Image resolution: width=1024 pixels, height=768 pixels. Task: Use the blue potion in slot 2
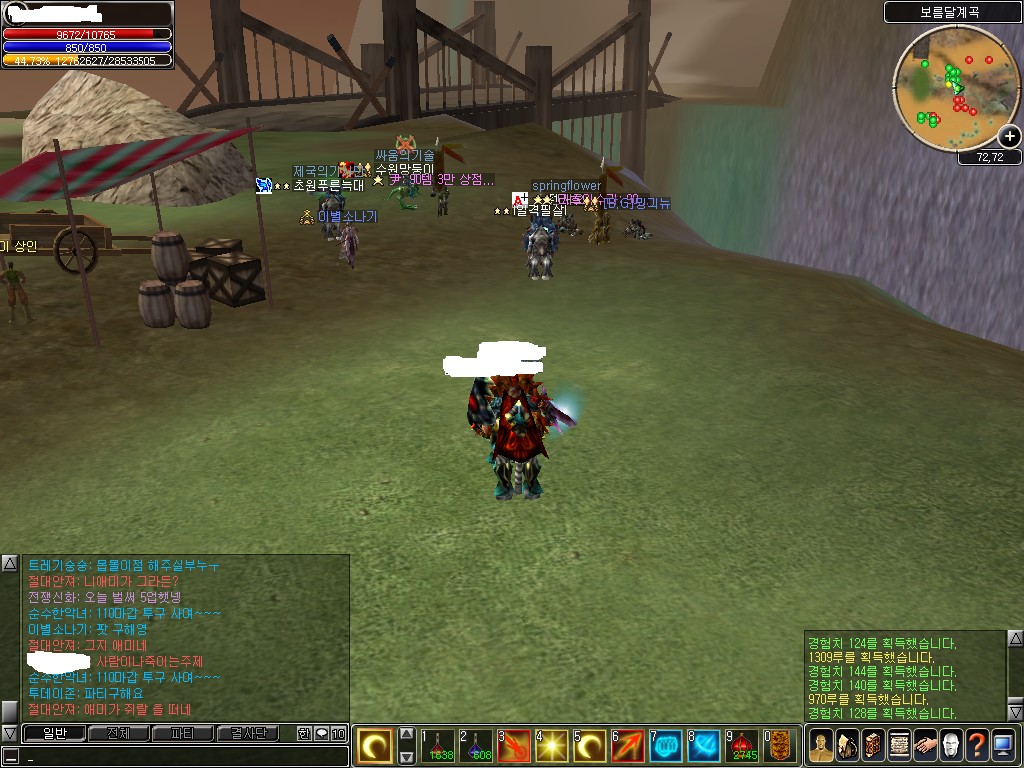(475, 745)
